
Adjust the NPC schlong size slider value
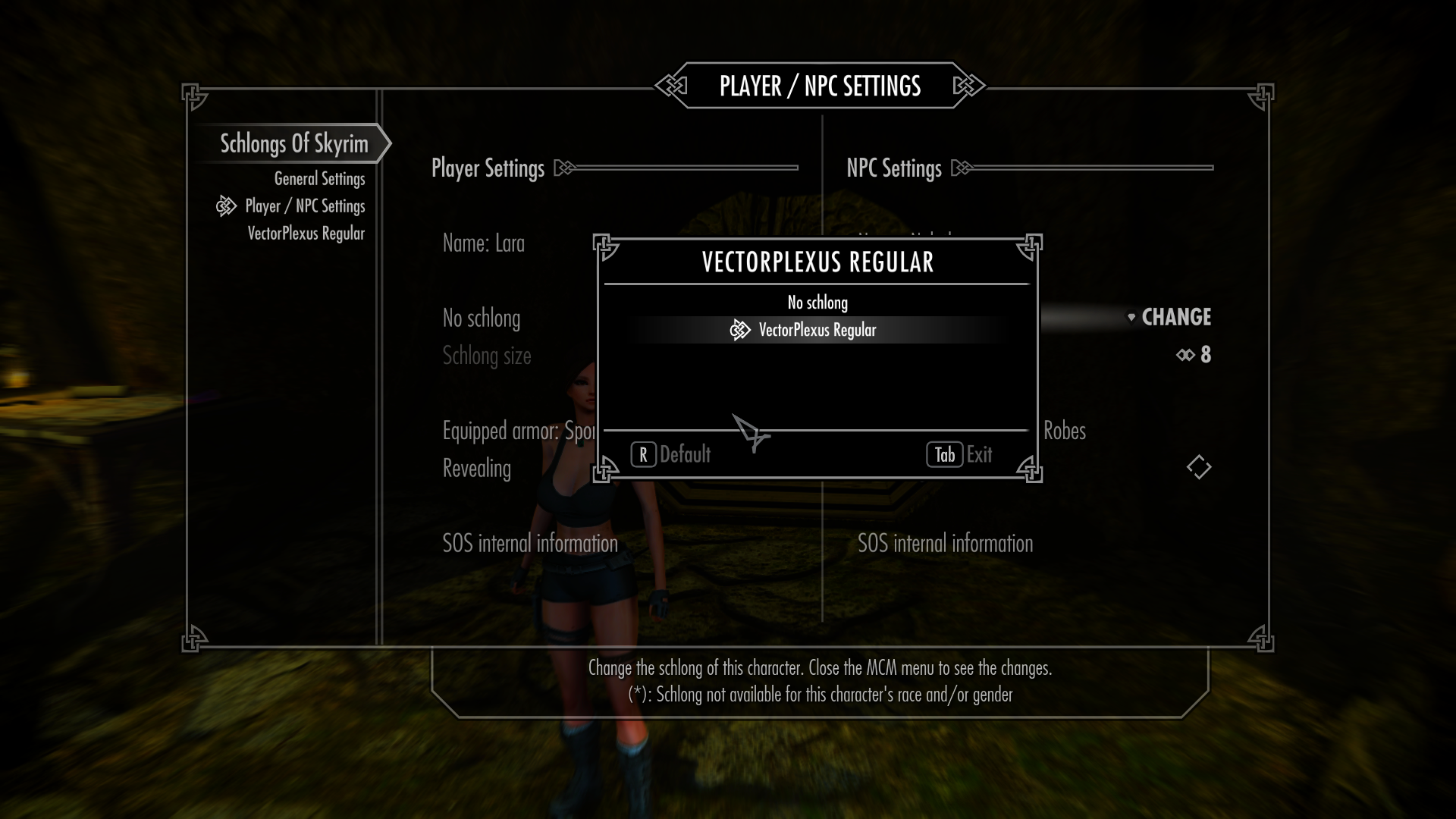pos(1194,355)
